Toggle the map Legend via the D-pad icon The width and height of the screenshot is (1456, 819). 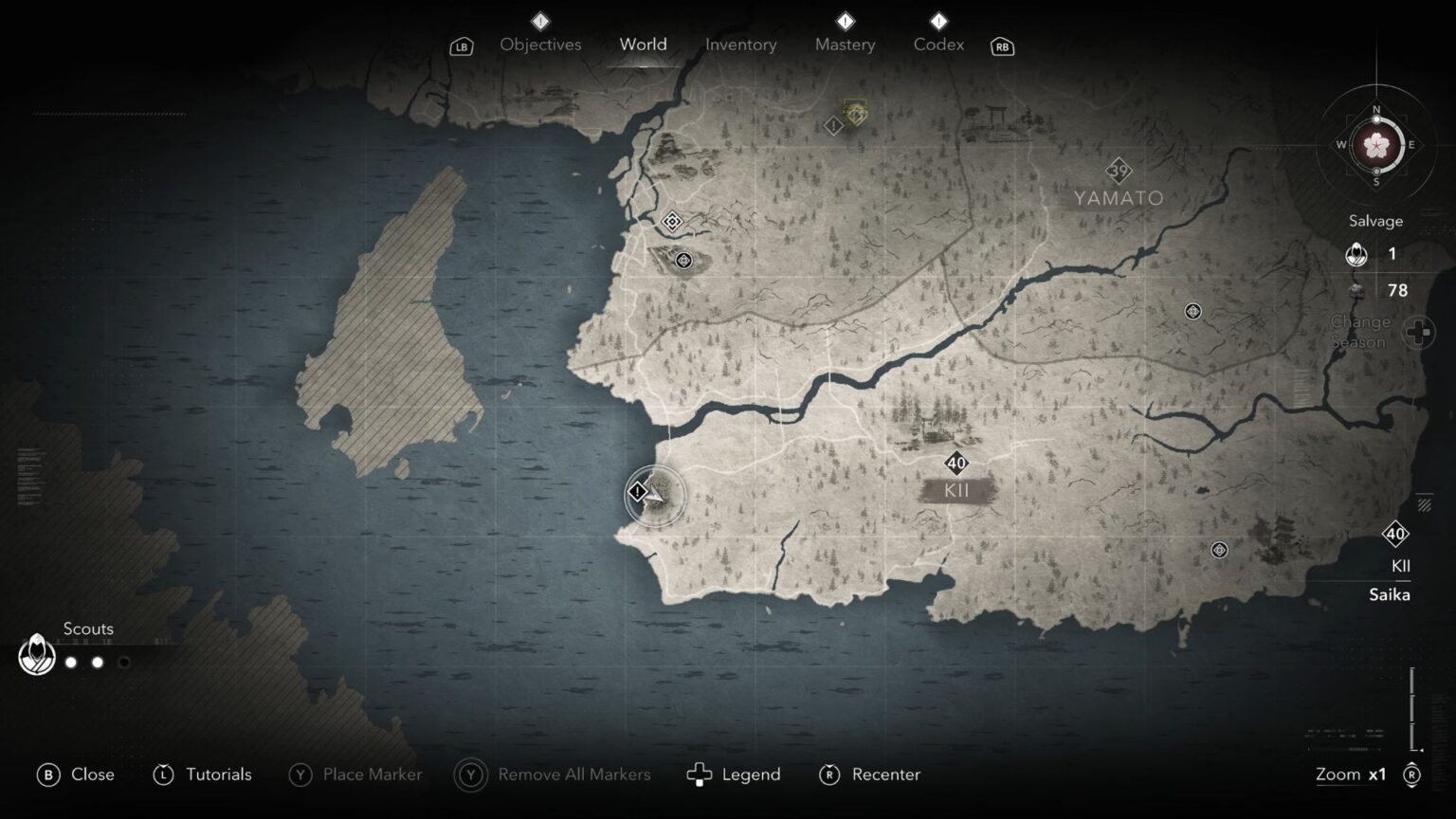pos(700,774)
